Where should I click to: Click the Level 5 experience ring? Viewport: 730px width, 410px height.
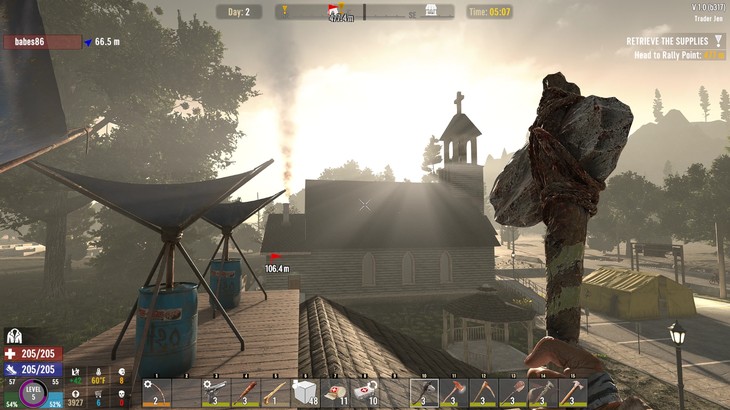pyautogui.click(x=33, y=392)
